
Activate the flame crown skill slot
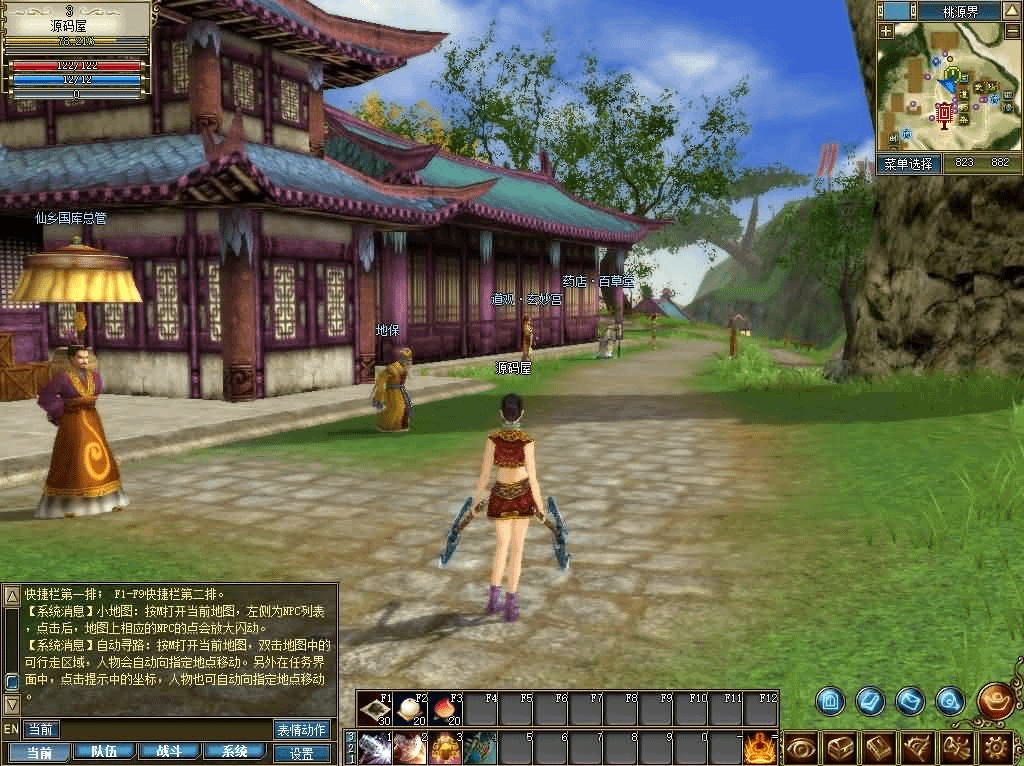click(x=761, y=747)
